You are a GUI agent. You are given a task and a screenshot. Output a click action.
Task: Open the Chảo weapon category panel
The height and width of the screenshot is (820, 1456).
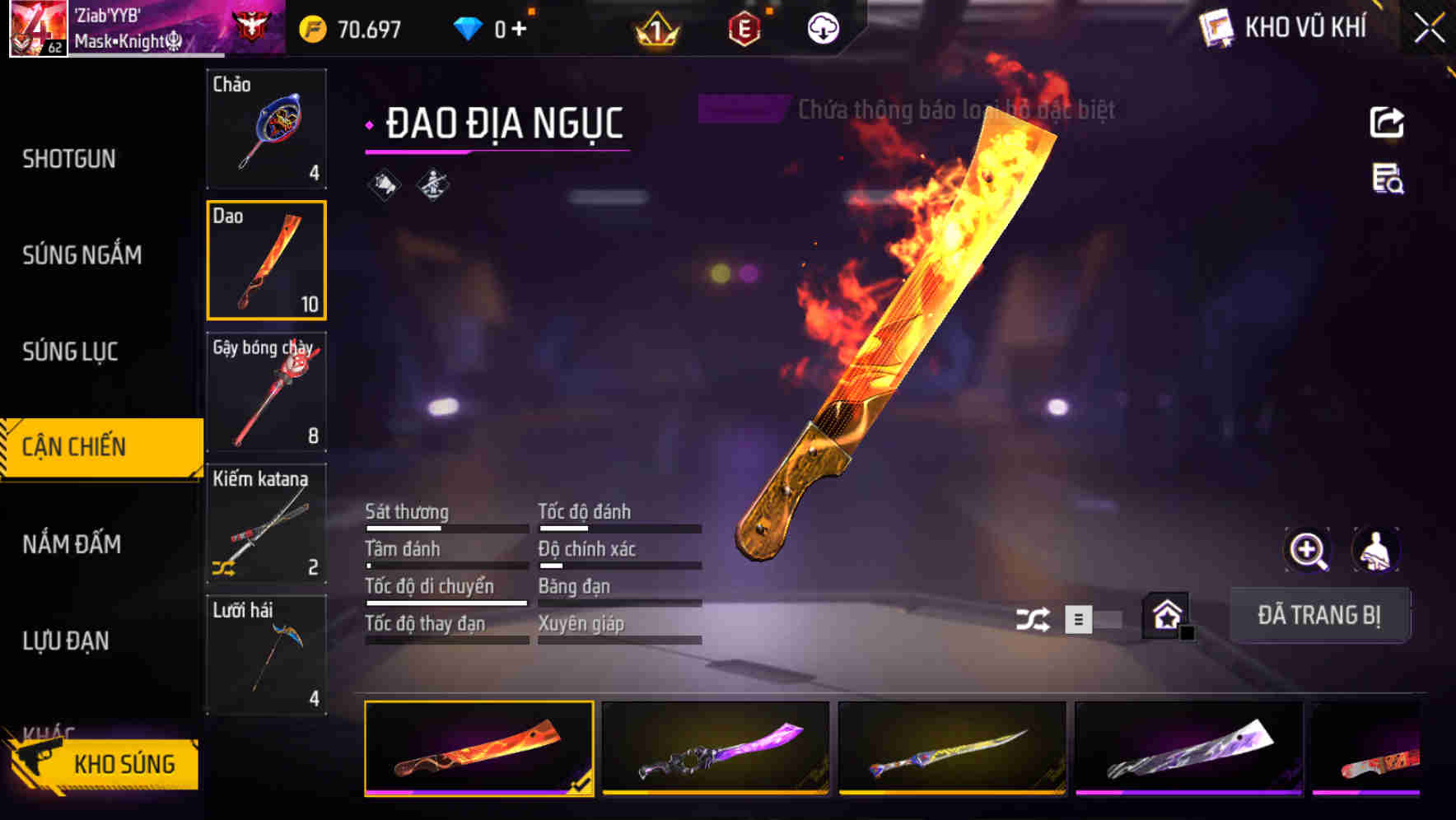point(267,130)
